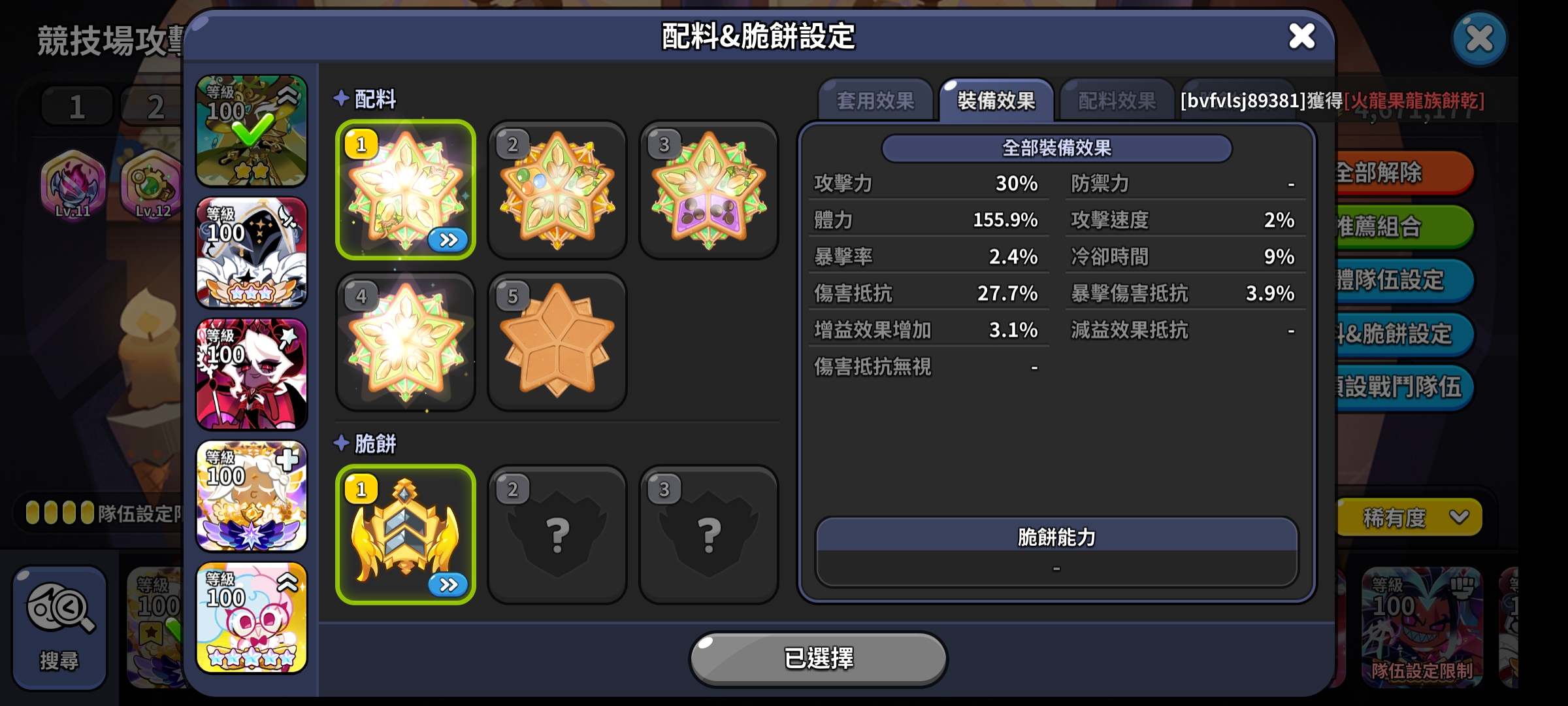This screenshot has height=706, width=1568.
Task: Click the question-mark crispy slot 2
Action: click(x=557, y=533)
